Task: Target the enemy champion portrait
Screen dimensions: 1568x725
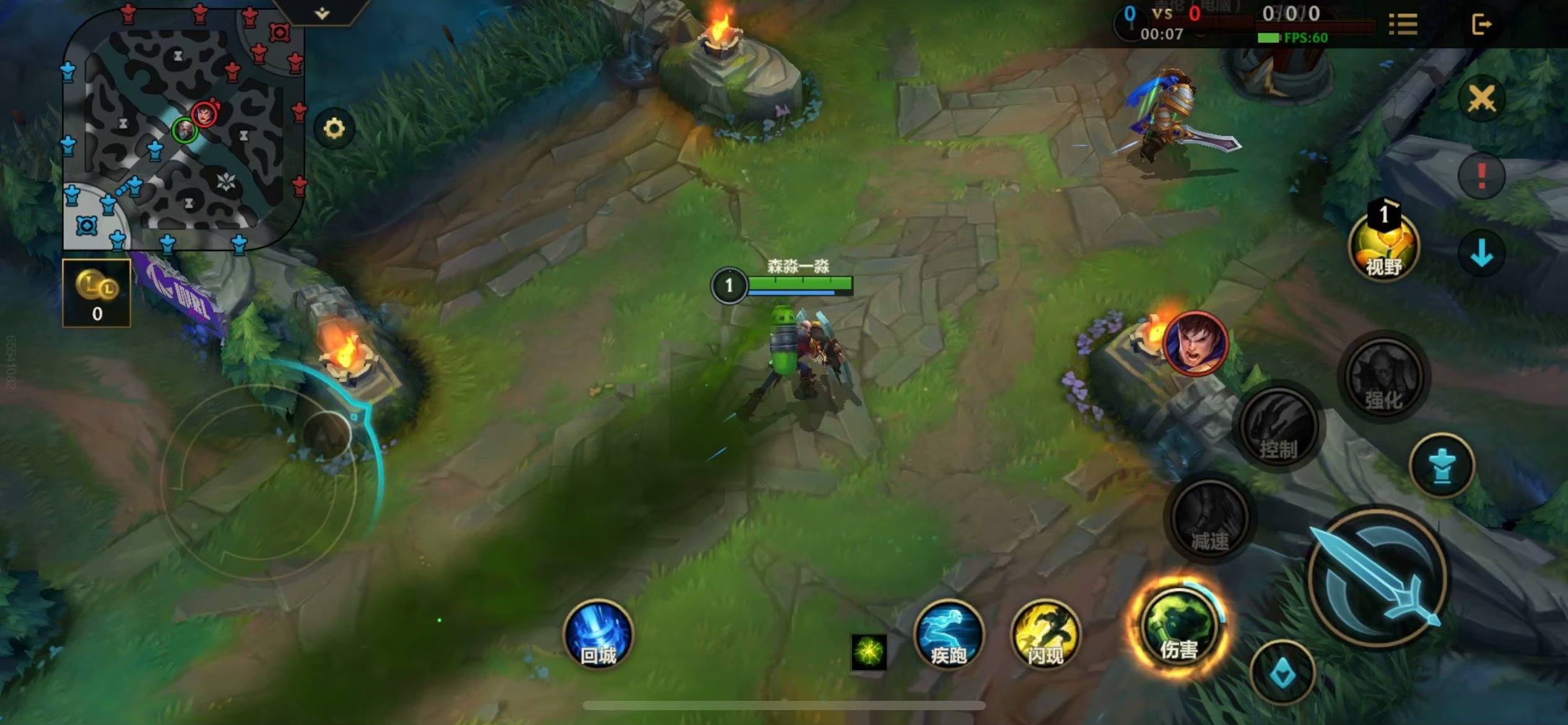Action: coord(1195,344)
